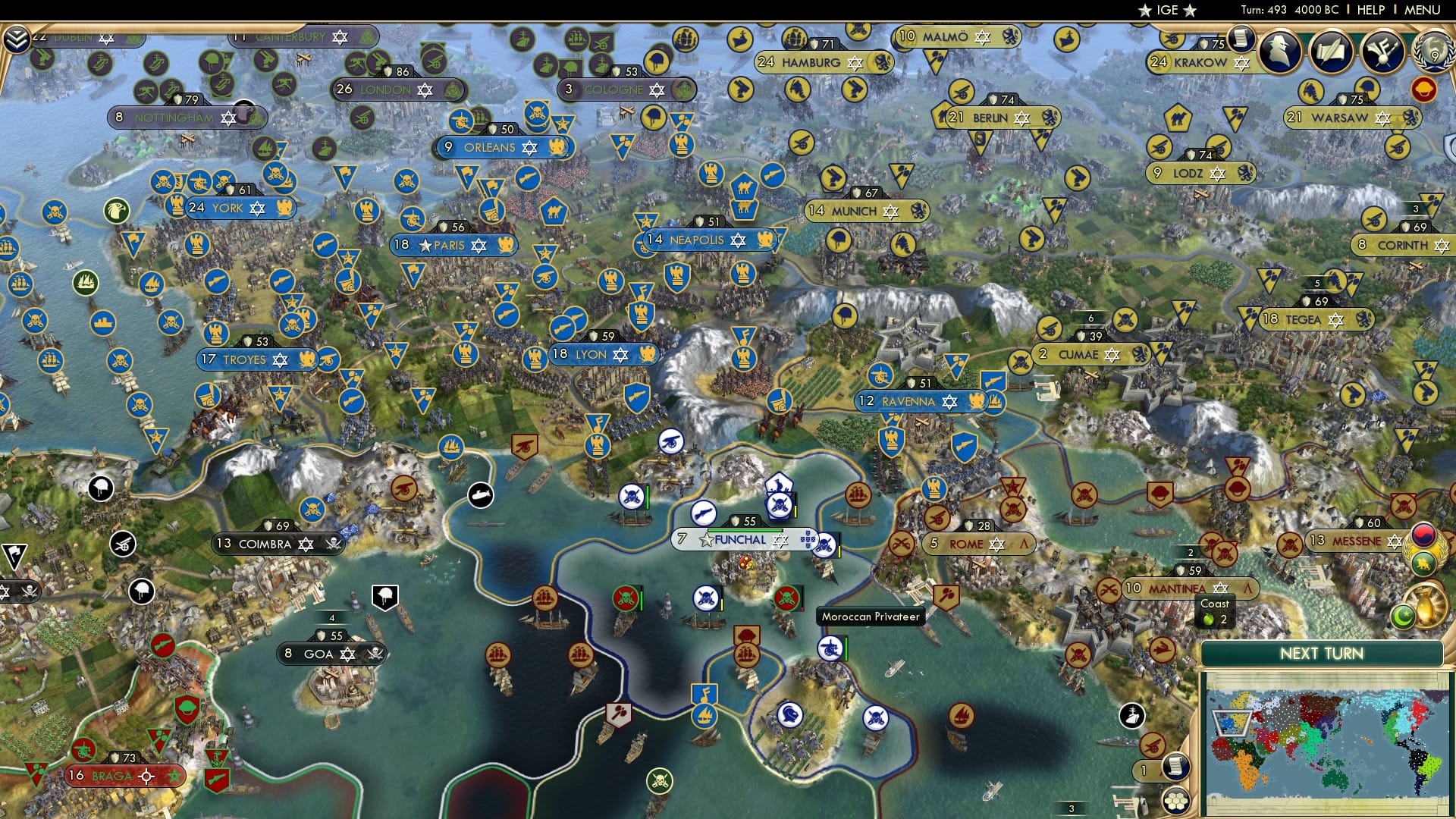This screenshot has height=819, width=1456.
Task: Select the Rome city banner
Action: [x=978, y=544]
